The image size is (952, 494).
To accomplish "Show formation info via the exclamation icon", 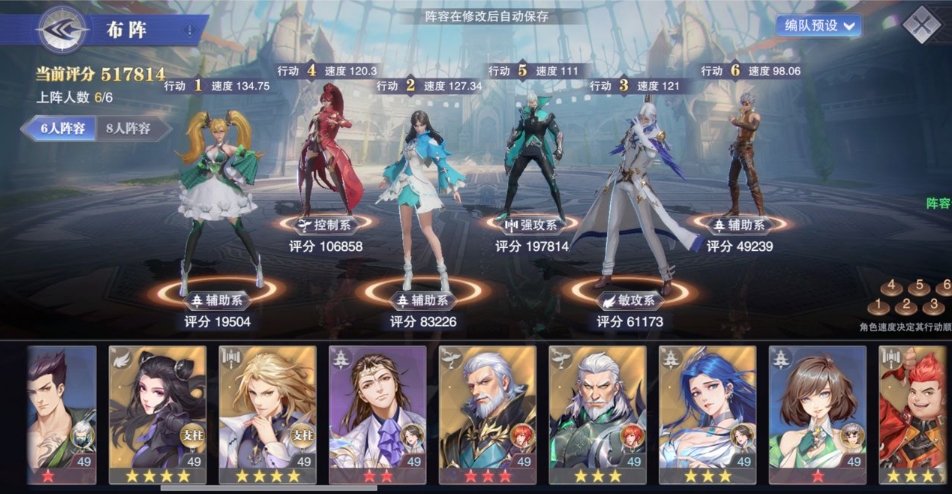I will click(x=189, y=31).
